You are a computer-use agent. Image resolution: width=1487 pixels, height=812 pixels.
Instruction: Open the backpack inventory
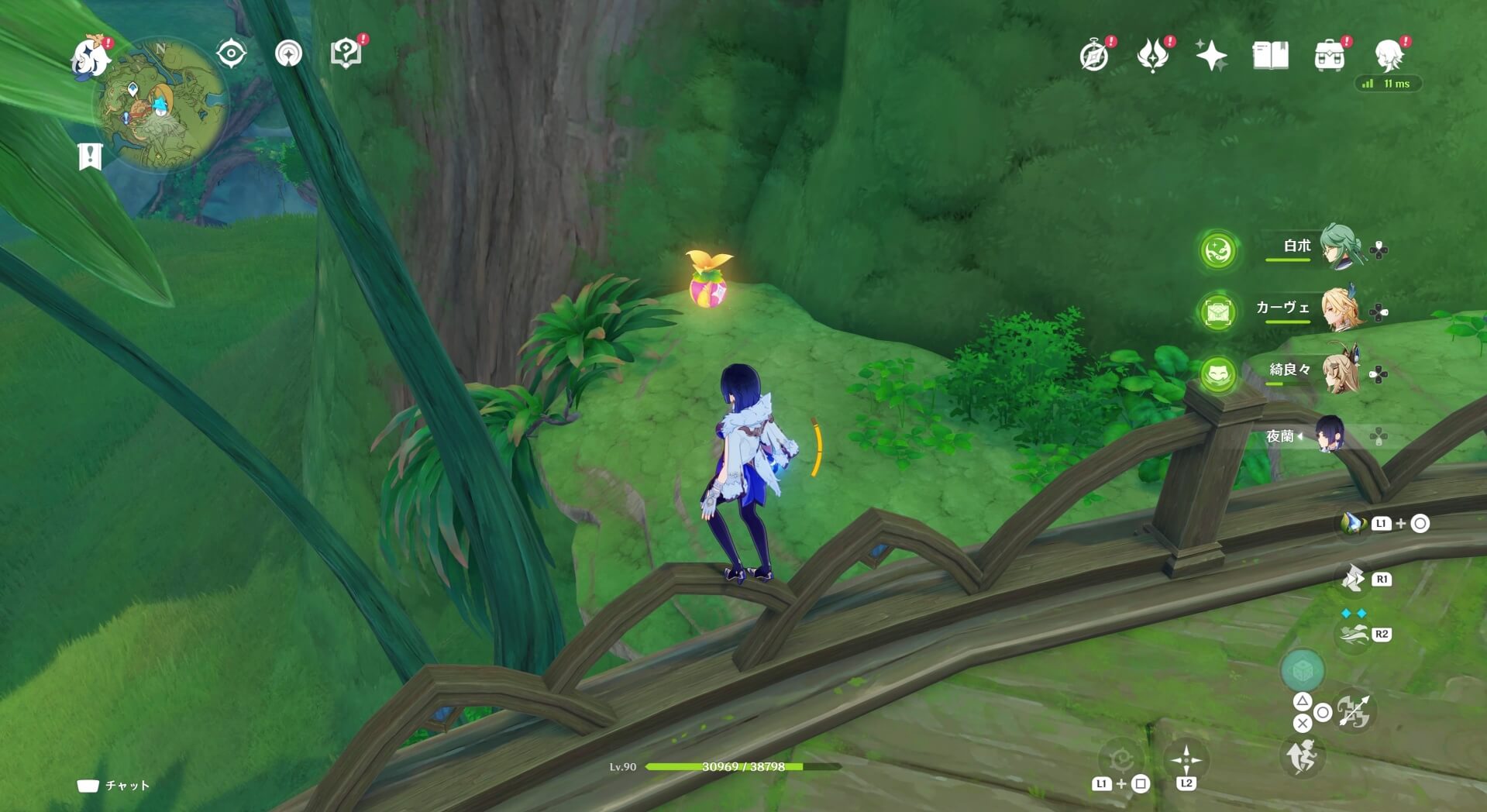click(x=1329, y=56)
